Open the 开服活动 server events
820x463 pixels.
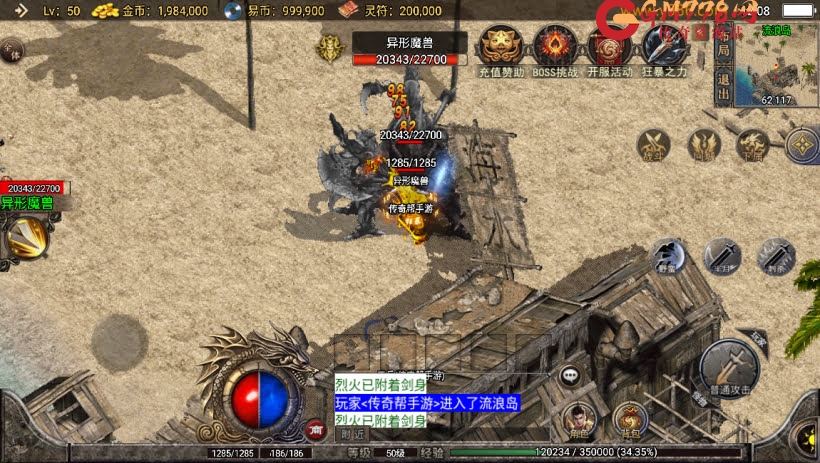point(609,50)
